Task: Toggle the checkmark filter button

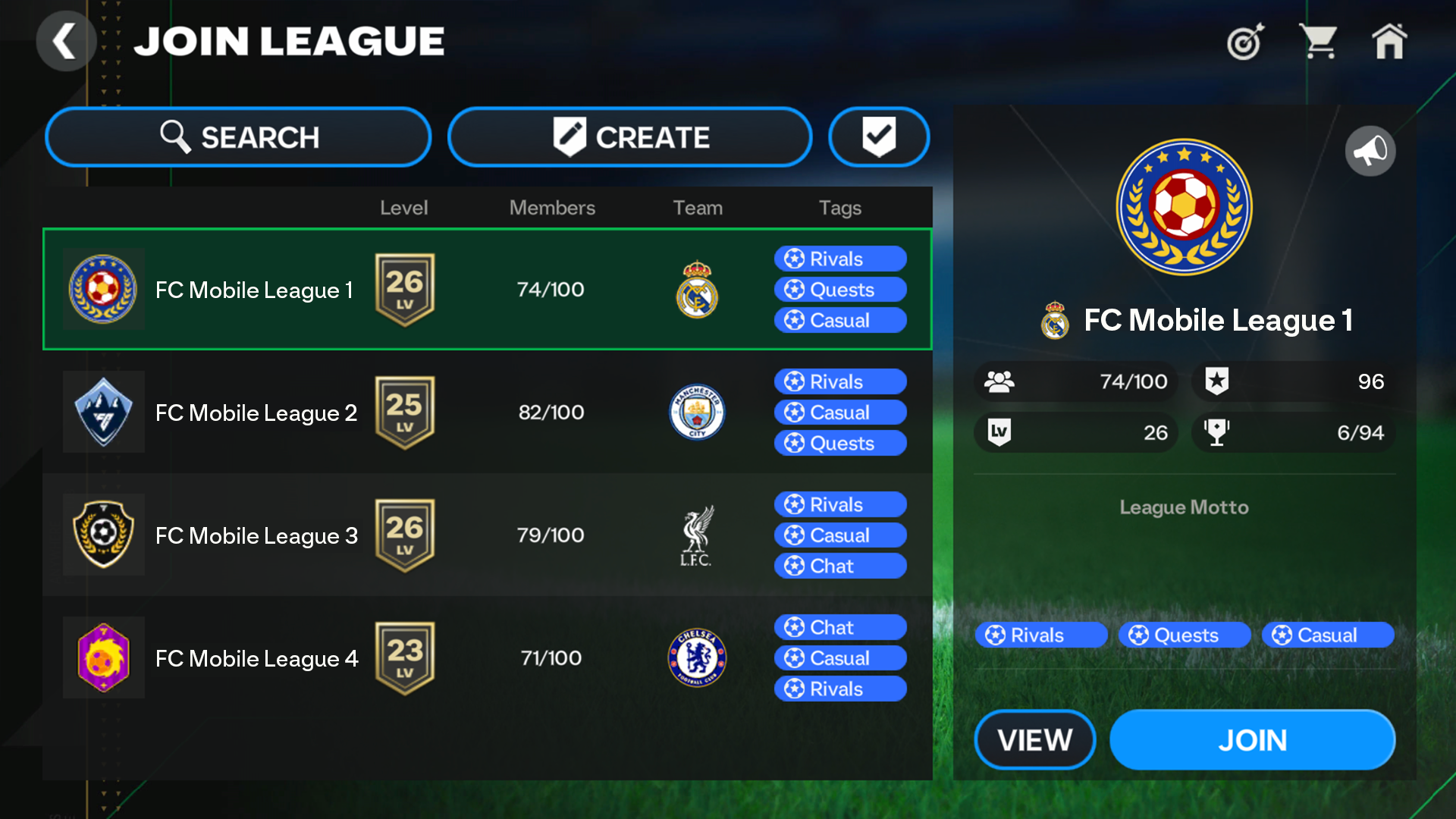Action: [879, 137]
